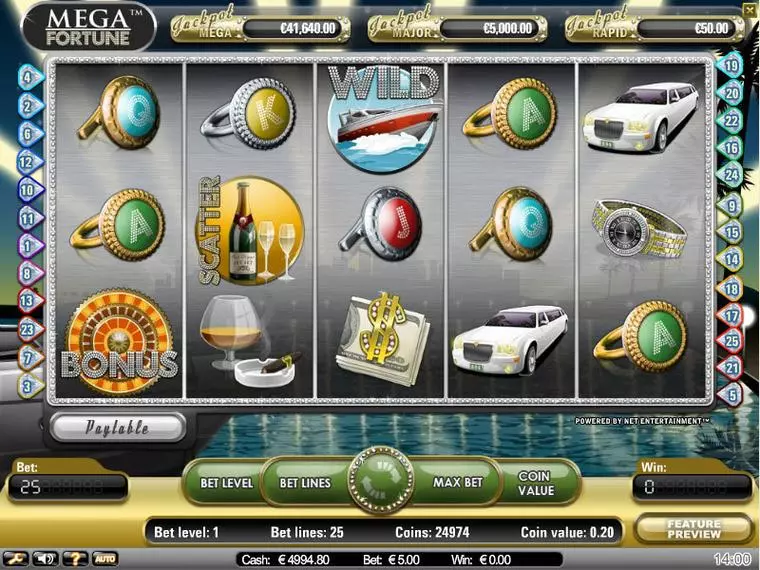Select Max Bet

pos(457,483)
